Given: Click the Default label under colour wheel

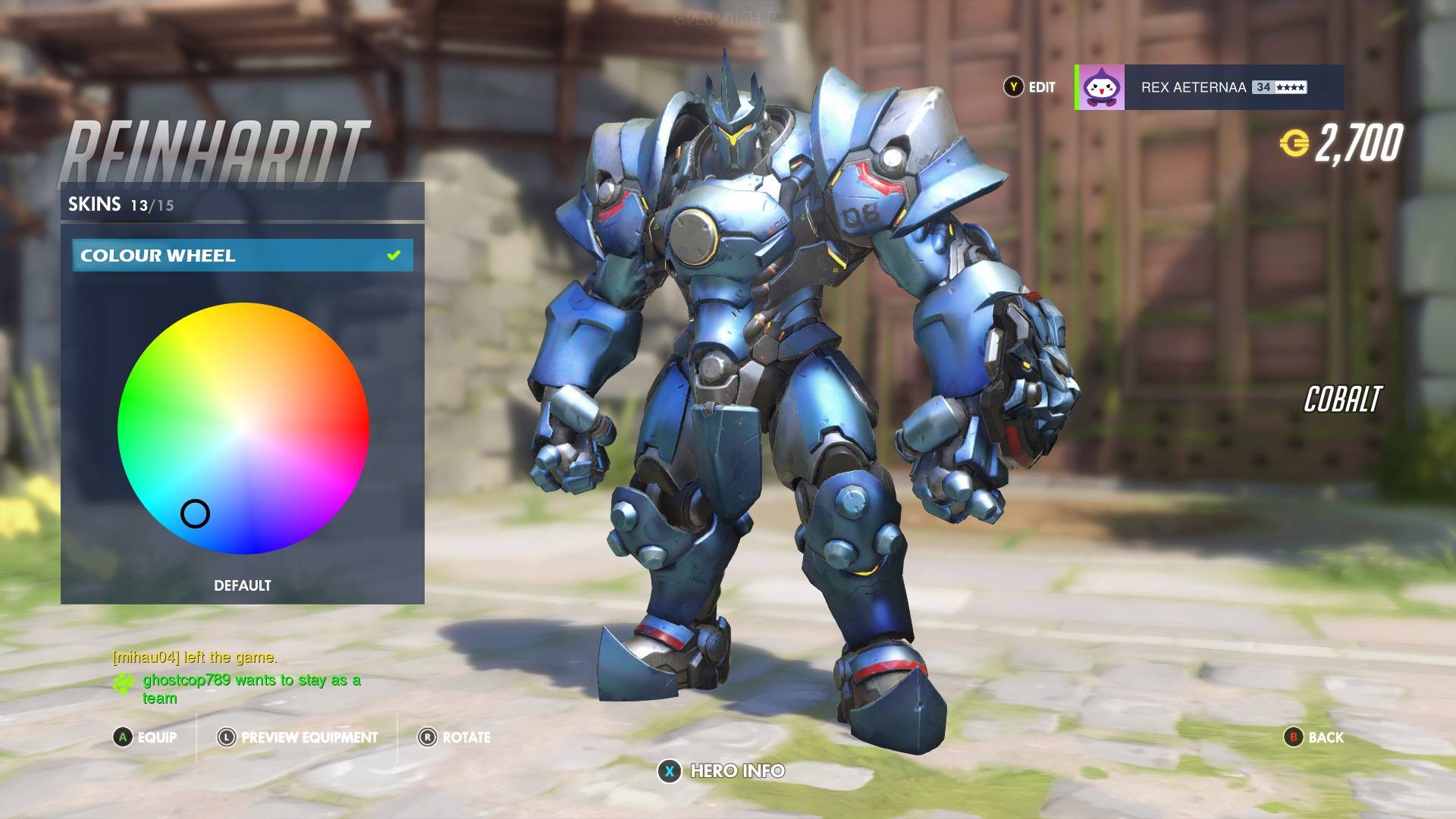Looking at the screenshot, I should [242, 585].
